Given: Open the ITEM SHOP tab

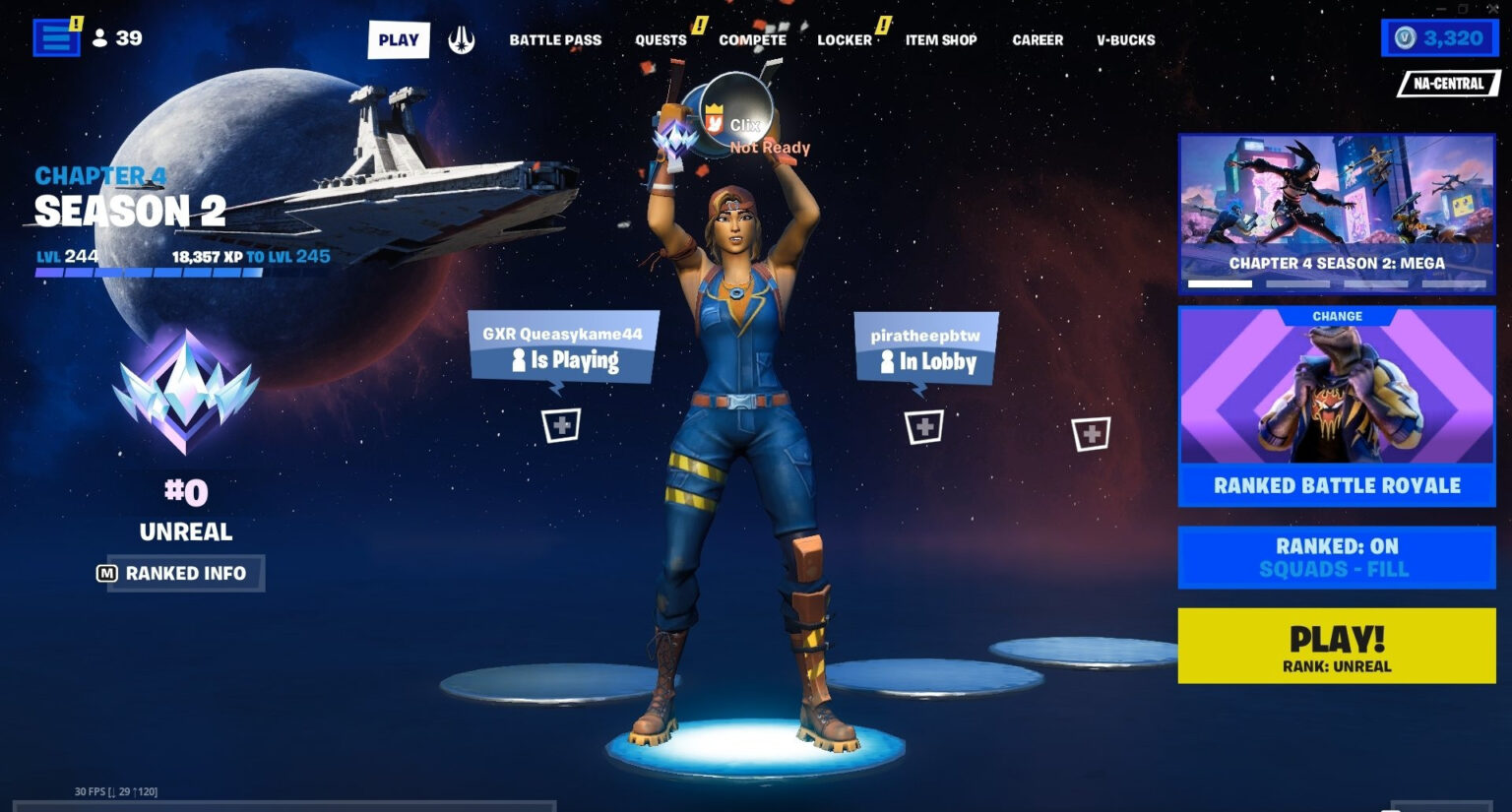Looking at the screenshot, I should point(940,40).
